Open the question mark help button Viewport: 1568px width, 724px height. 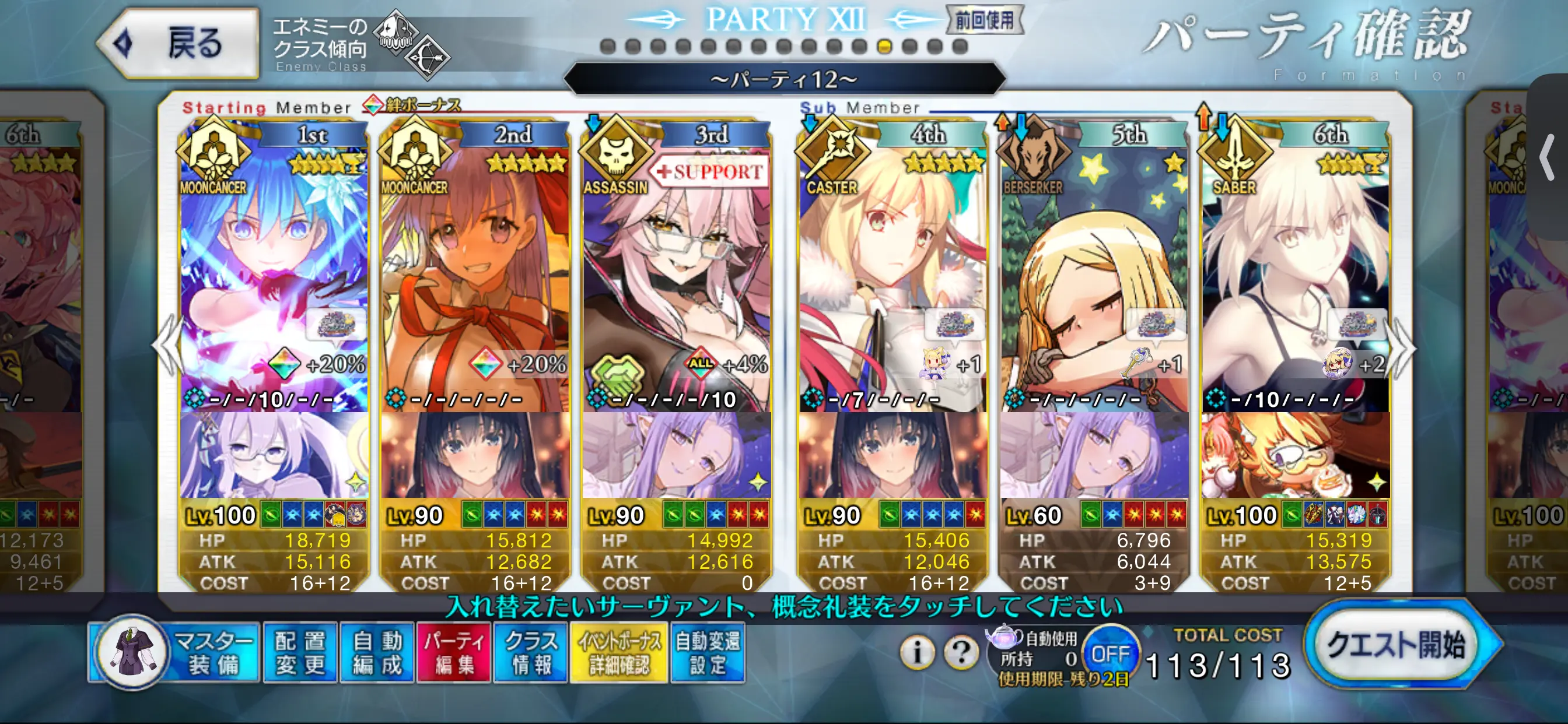click(961, 653)
